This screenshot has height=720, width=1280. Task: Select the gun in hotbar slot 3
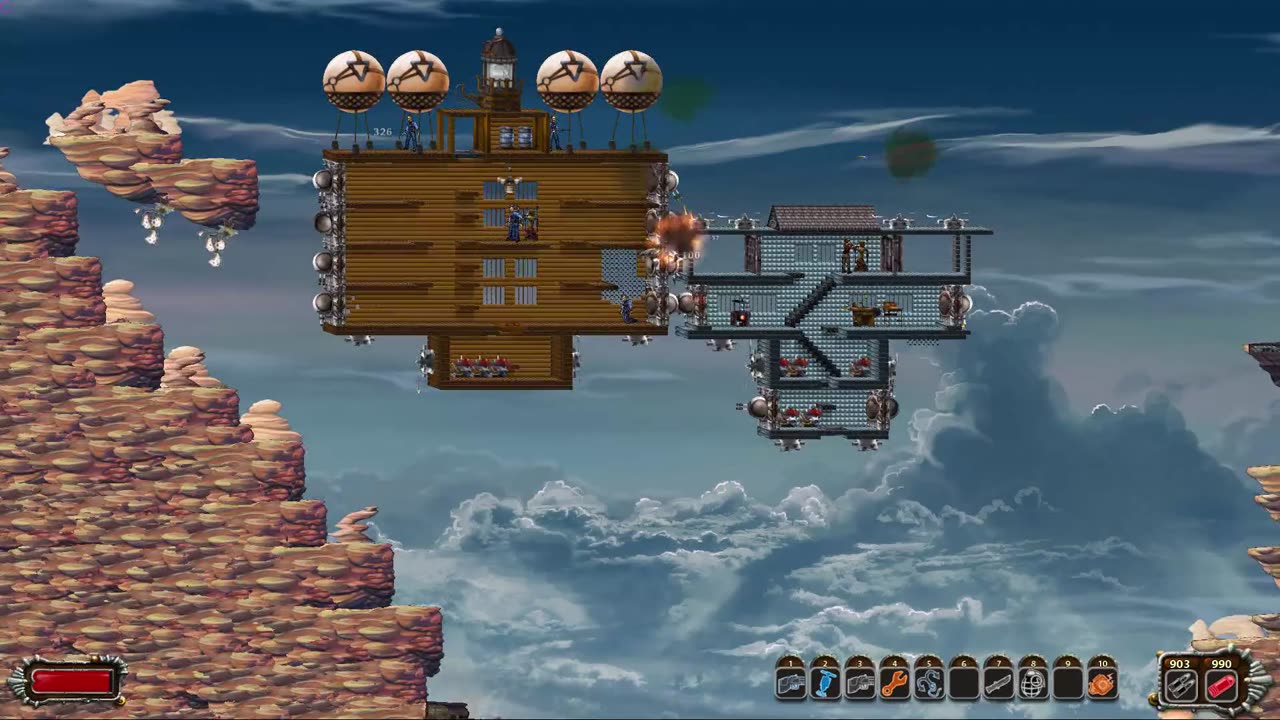860,684
